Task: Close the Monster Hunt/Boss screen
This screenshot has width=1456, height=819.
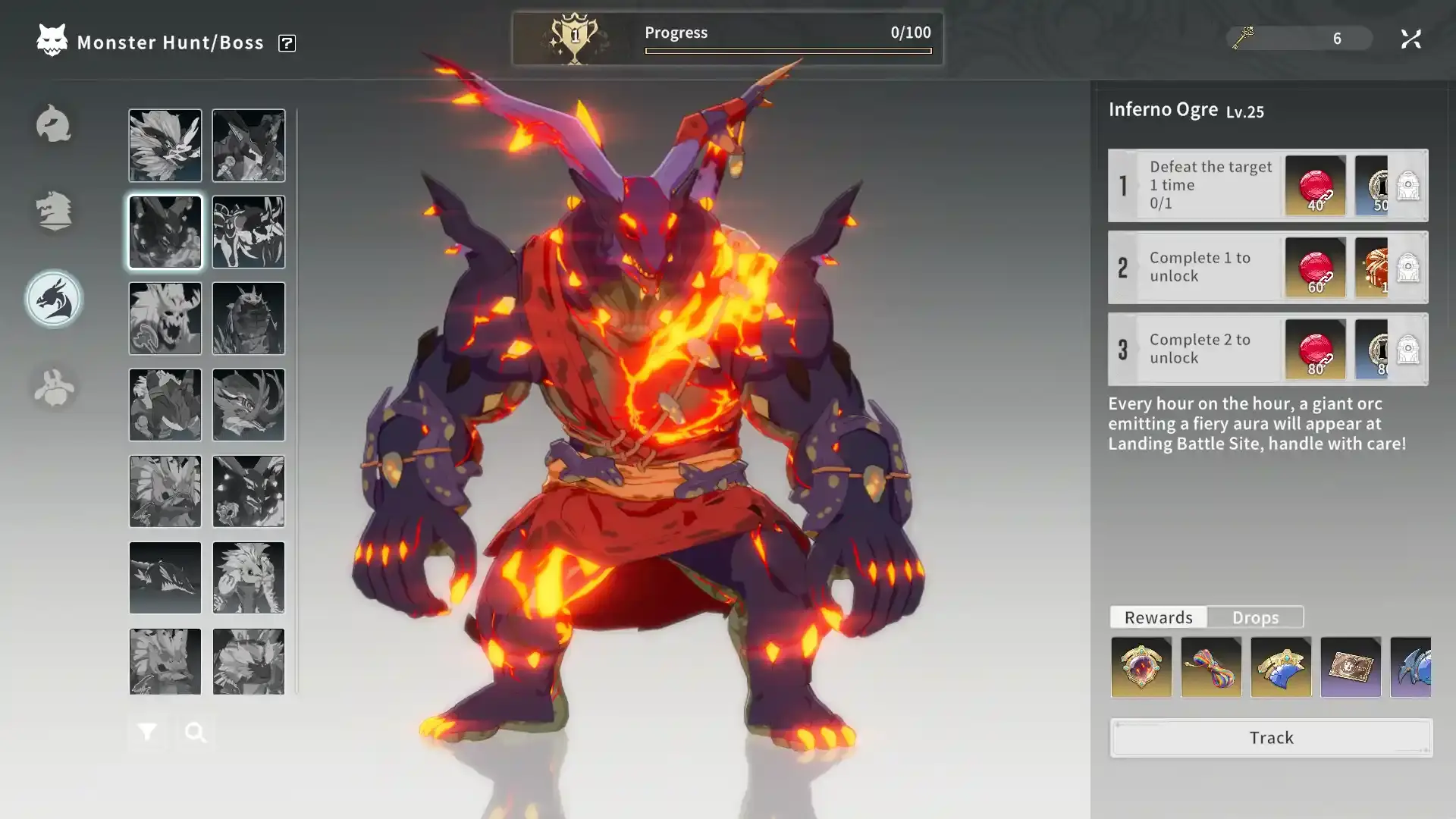Action: pyautogui.click(x=1410, y=39)
